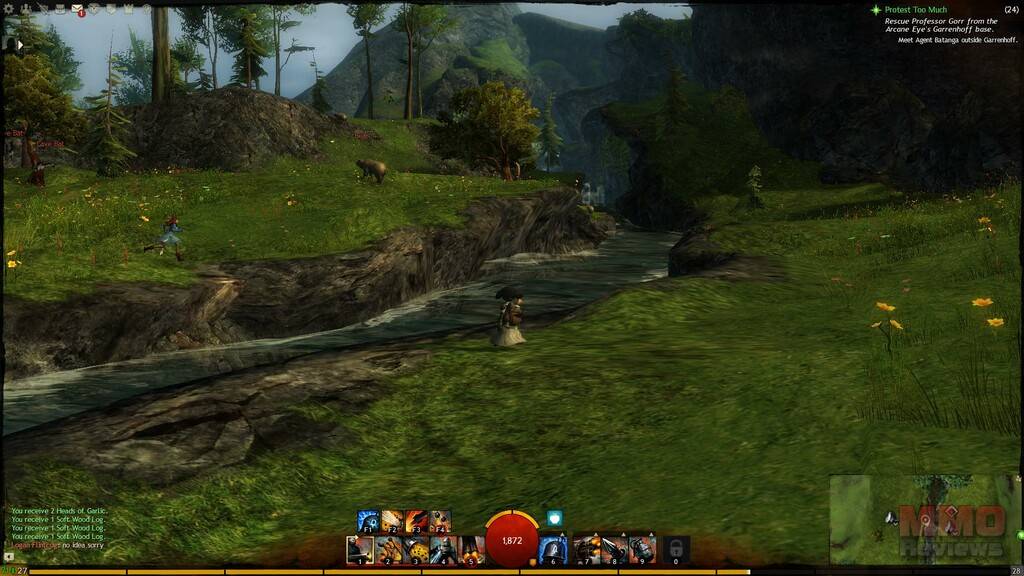The height and width of the screenshot is (576, 1024).
Task: Activate the blue F1 tool belt skill
Action: (369, 521)
